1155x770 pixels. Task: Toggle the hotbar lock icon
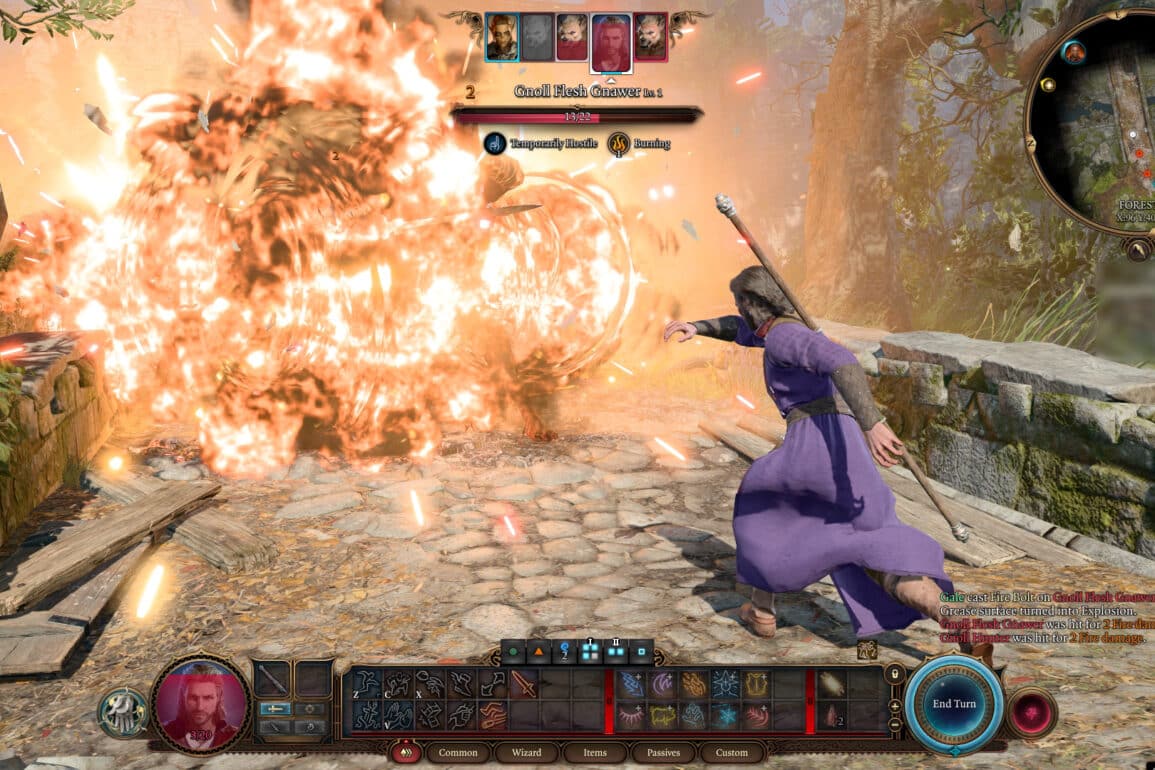tap(894, 674)
